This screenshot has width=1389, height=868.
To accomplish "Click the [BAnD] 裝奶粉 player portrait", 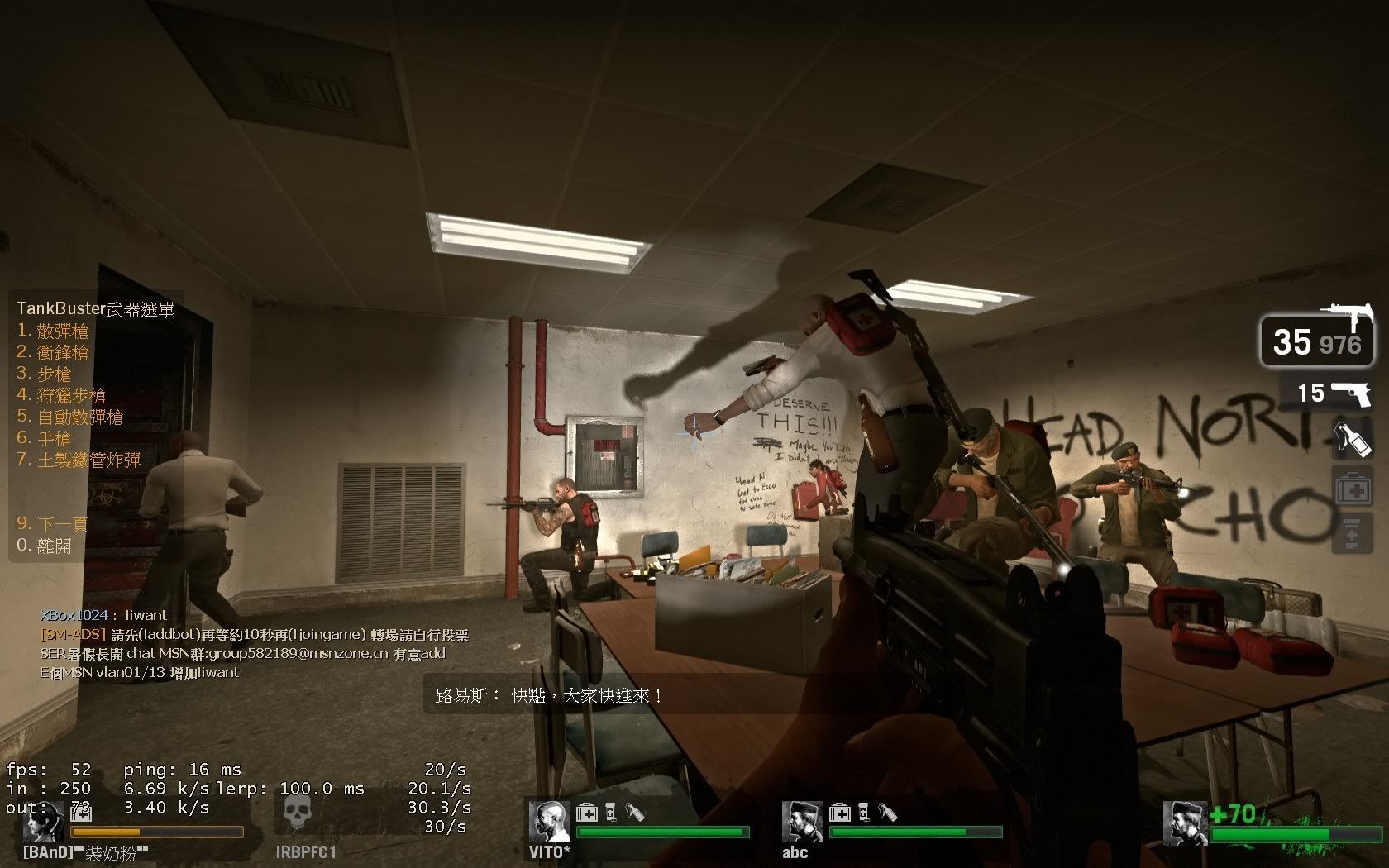I will click(x=44, y=821).
